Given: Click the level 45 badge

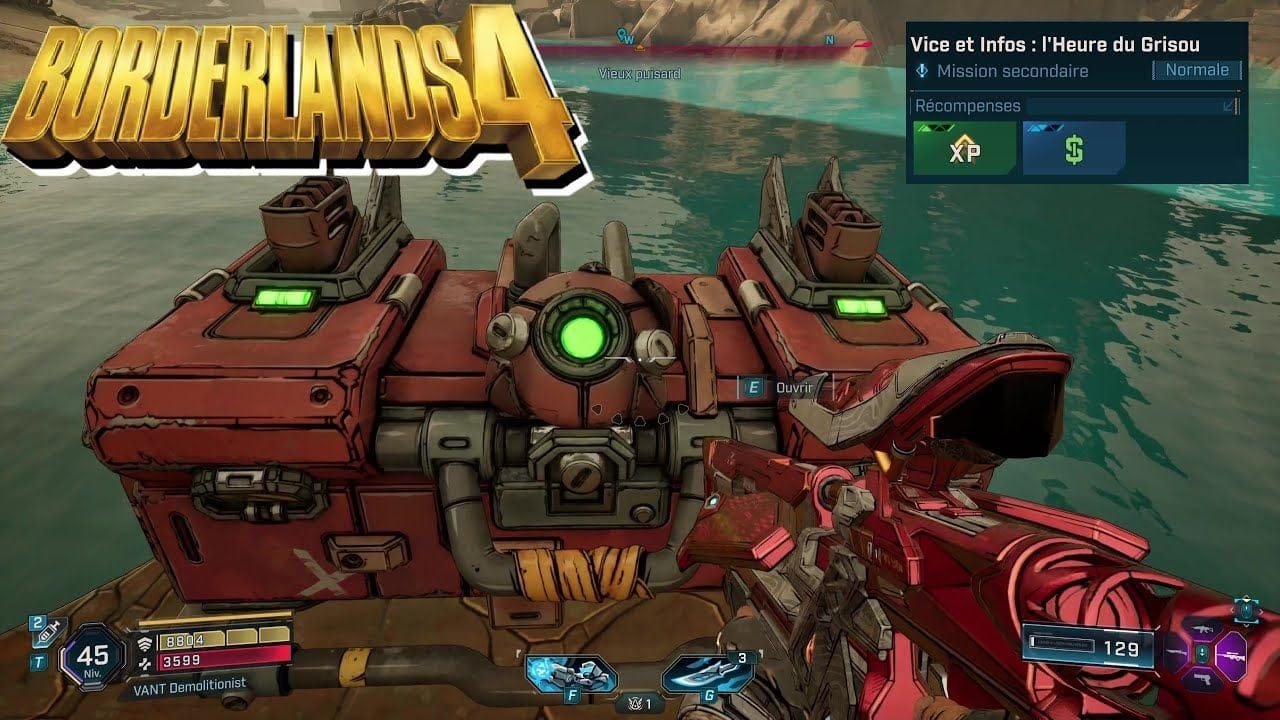Looking at the screenshot, I should pos(93,658).
